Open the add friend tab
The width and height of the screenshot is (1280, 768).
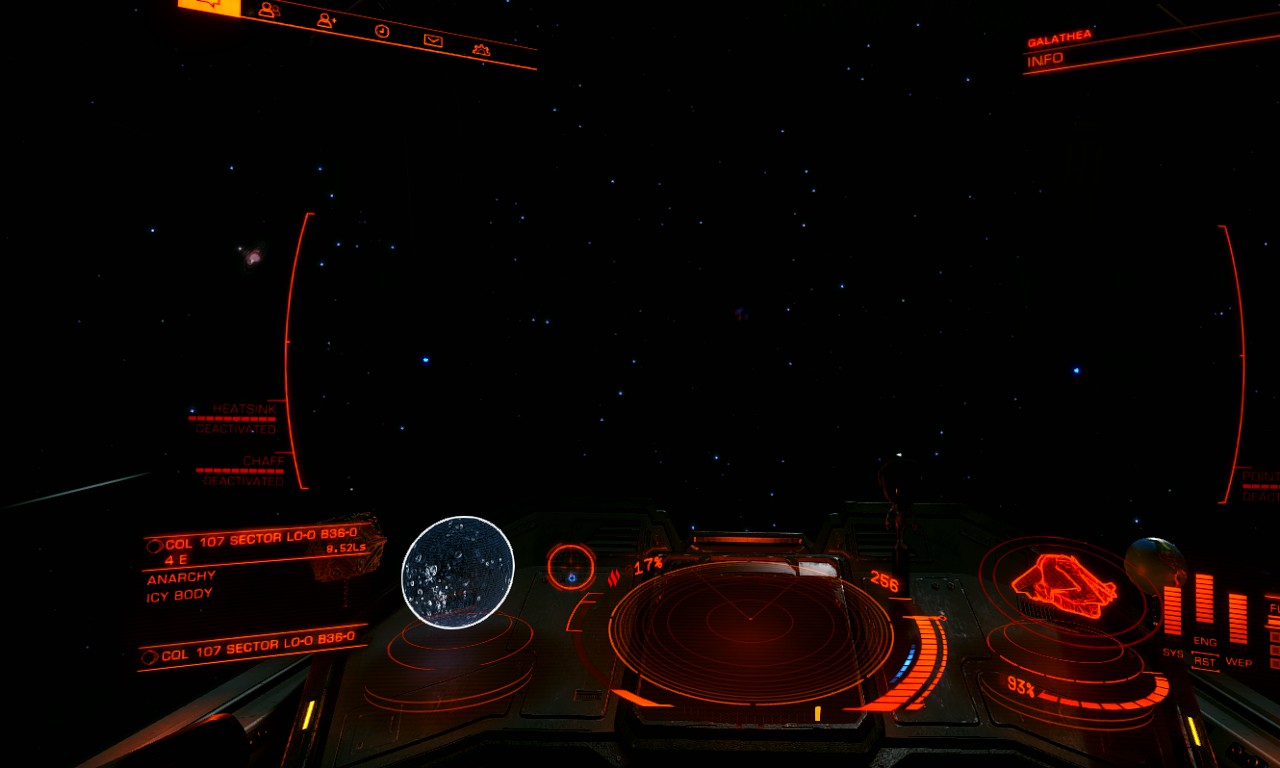(325, 21)
